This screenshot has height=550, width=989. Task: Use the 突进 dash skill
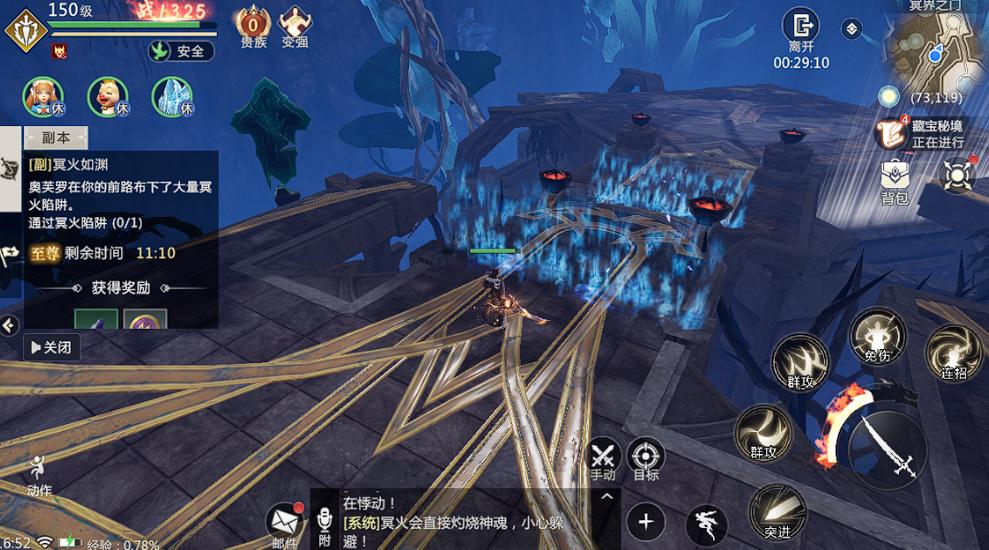pos(777,511)
